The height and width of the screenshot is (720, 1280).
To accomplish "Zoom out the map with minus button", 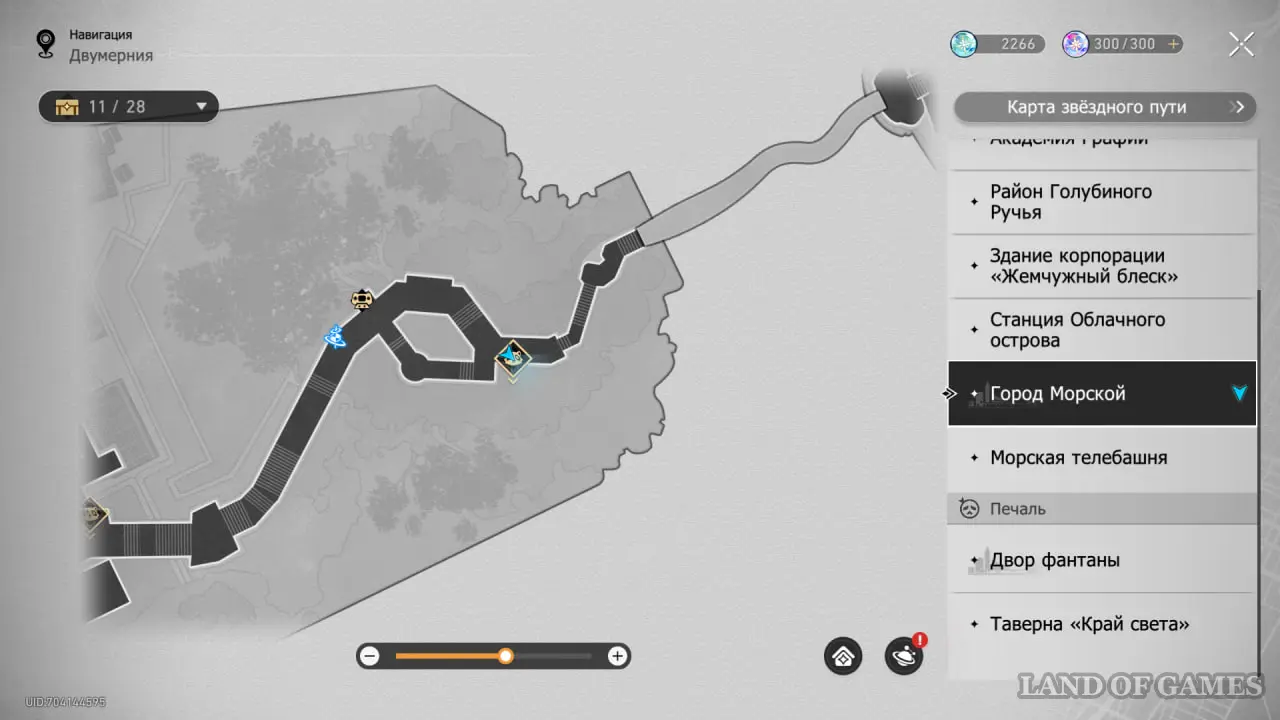I will point(370,656).
